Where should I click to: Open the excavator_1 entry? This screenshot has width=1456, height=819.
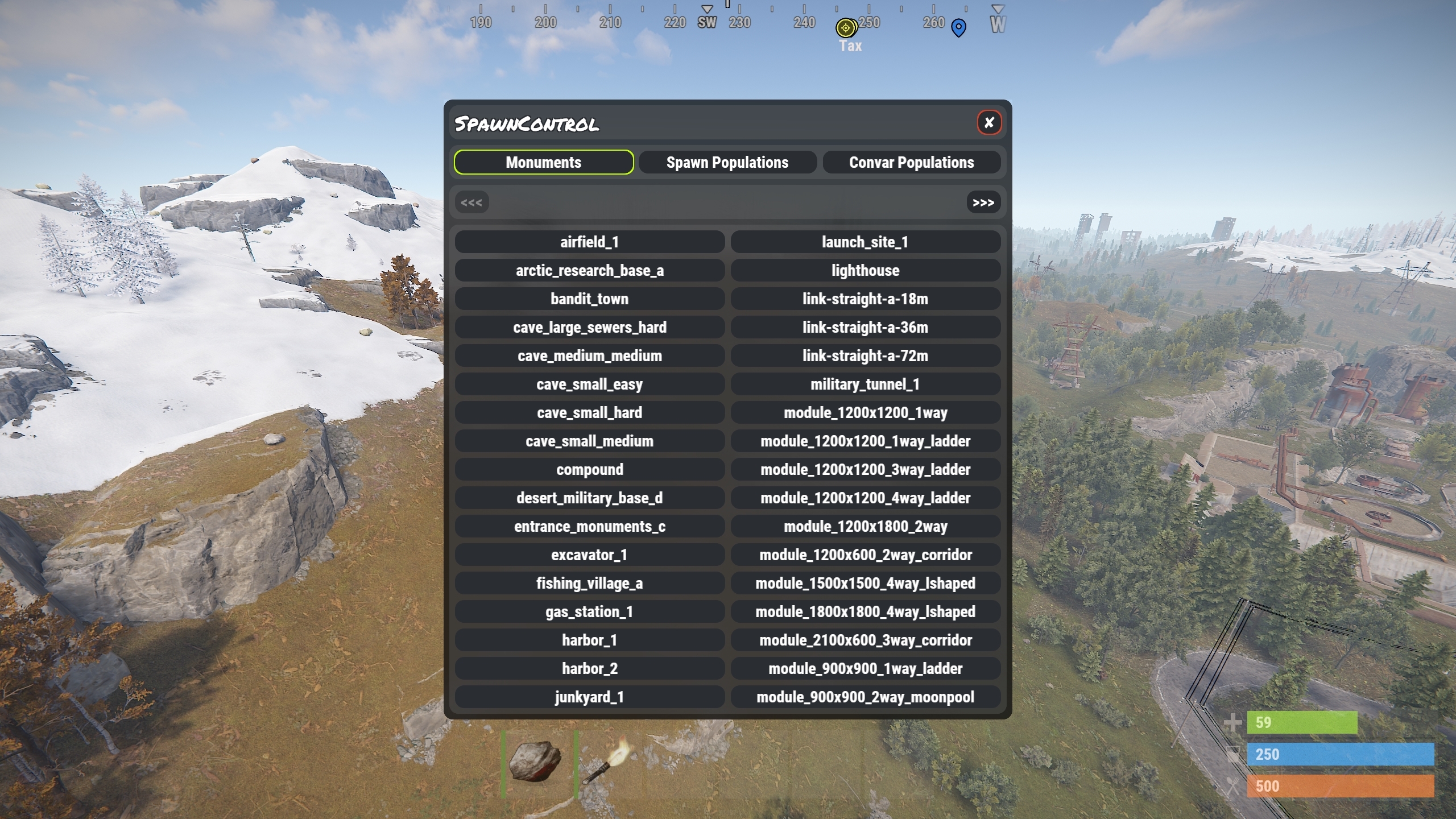coord(589,555)
